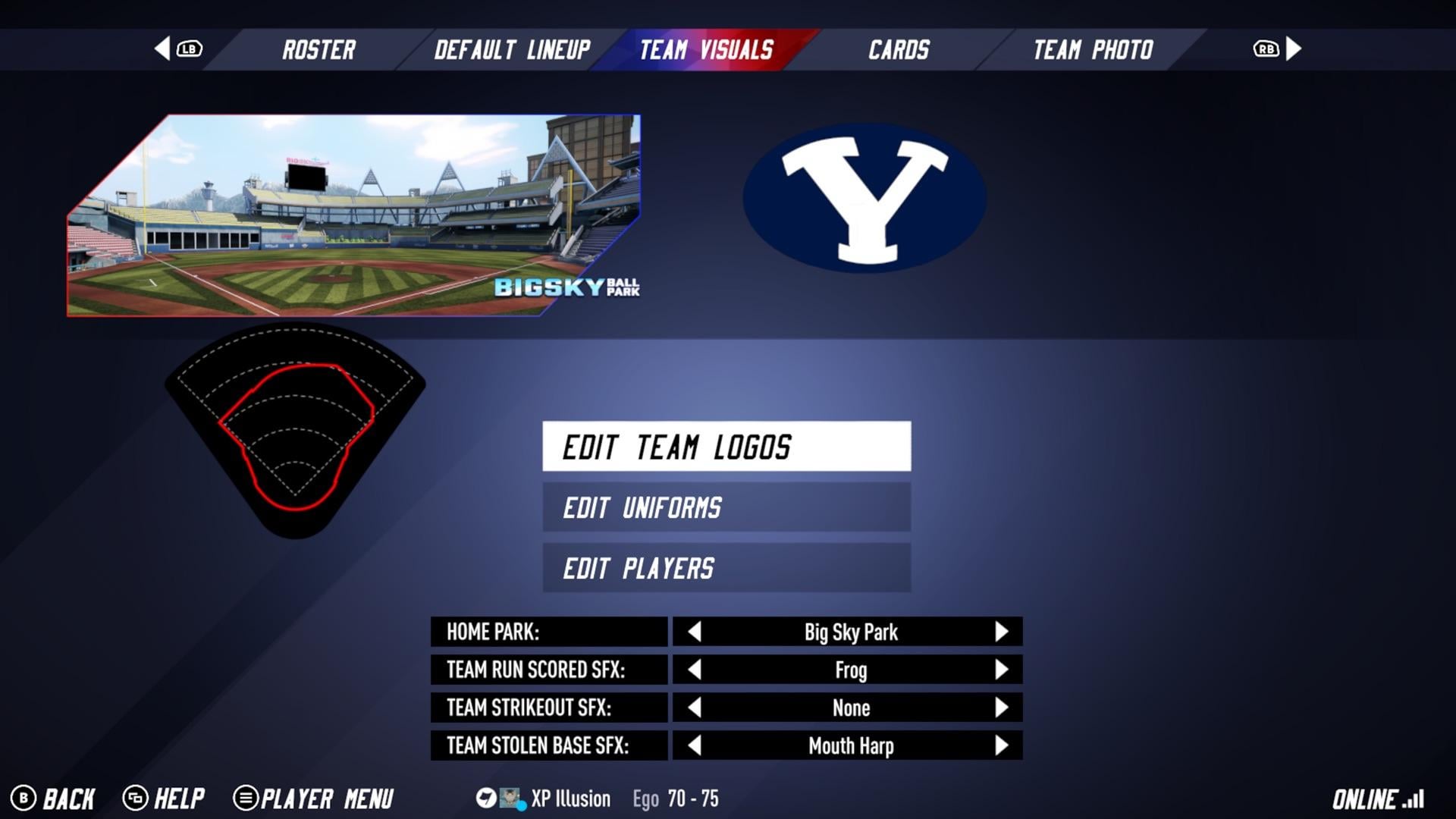This screenshot has height=819, width=1456.
Task: Step Team Strikeout SFX back one option
Action: click(694, 708)
